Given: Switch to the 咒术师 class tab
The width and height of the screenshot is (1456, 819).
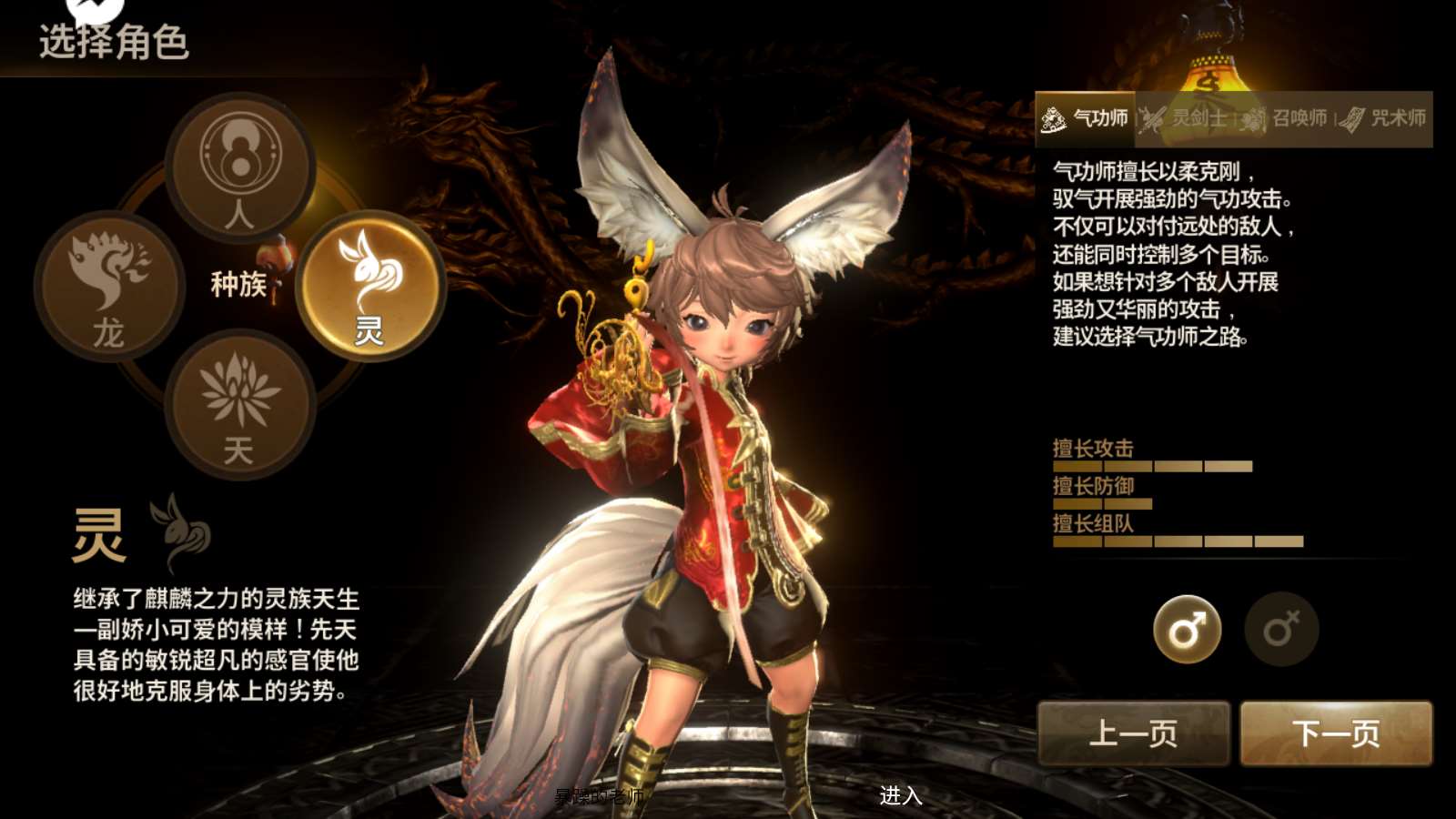Looking at the screenshot, I should point(1383,118).
